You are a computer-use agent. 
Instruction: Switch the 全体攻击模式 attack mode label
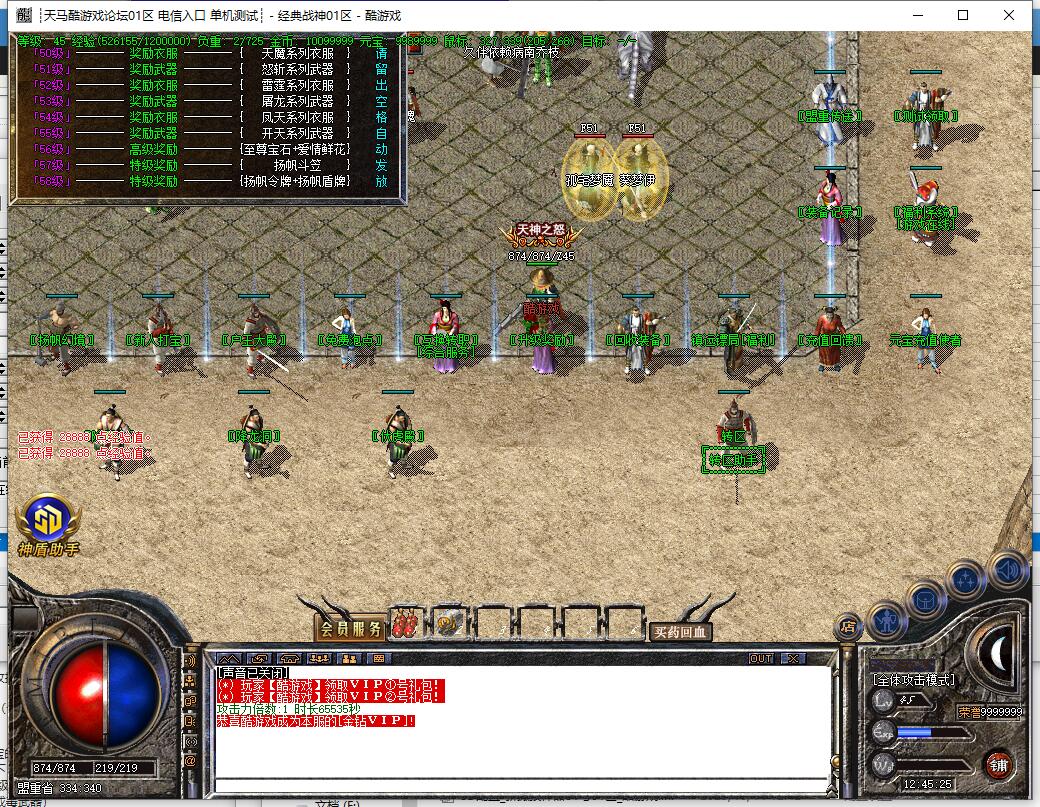(x=913, y=680)
